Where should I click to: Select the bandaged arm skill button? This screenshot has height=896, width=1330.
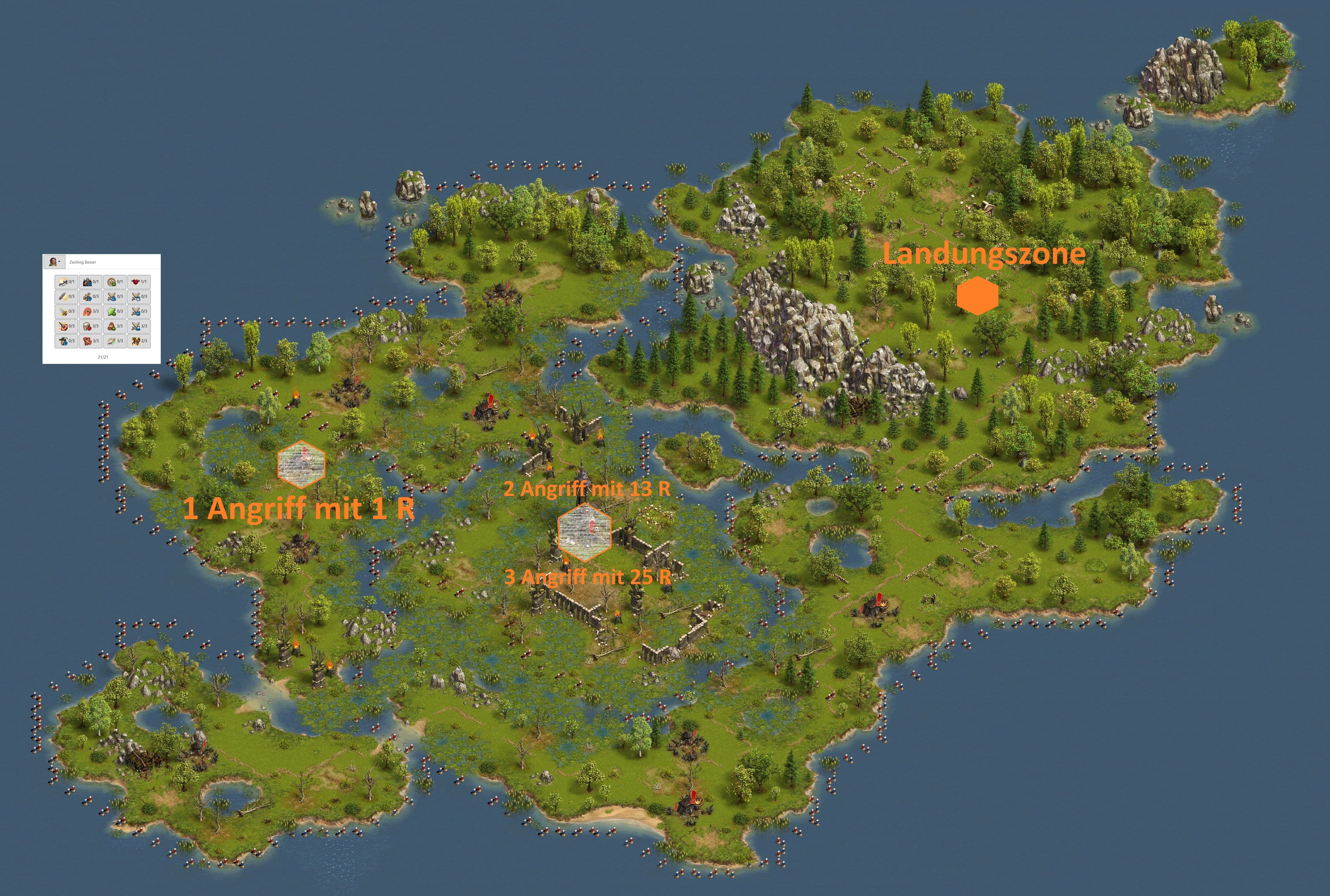(115, 341)
